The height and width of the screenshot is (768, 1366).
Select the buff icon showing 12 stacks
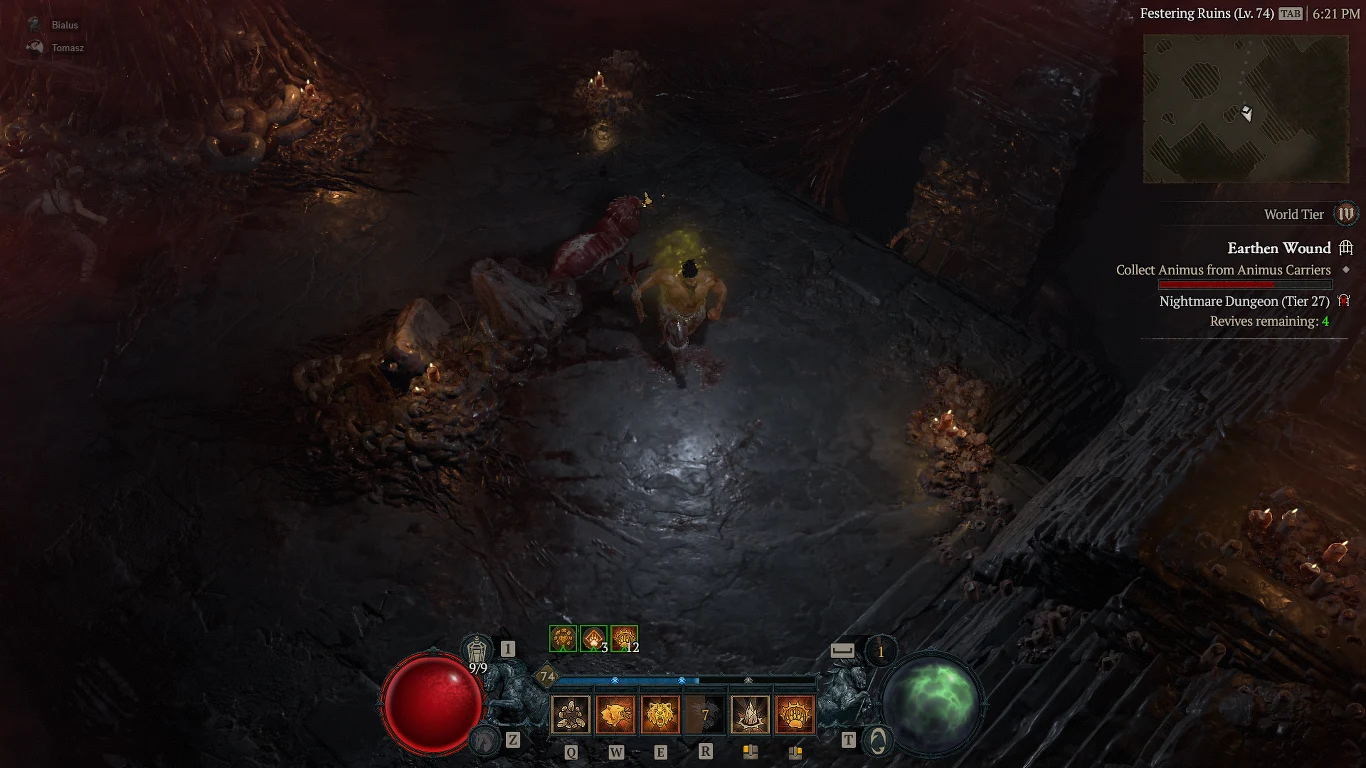[624, 637]
